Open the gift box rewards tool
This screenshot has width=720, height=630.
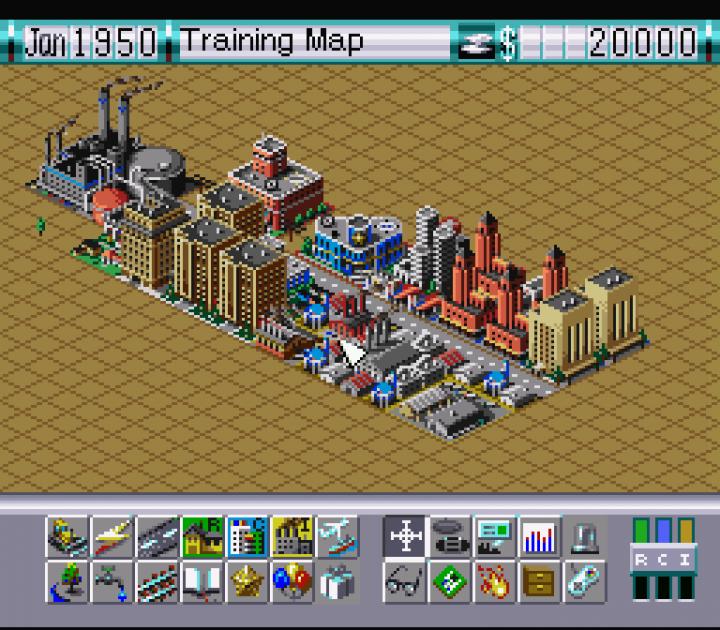[x=337, y=581]
